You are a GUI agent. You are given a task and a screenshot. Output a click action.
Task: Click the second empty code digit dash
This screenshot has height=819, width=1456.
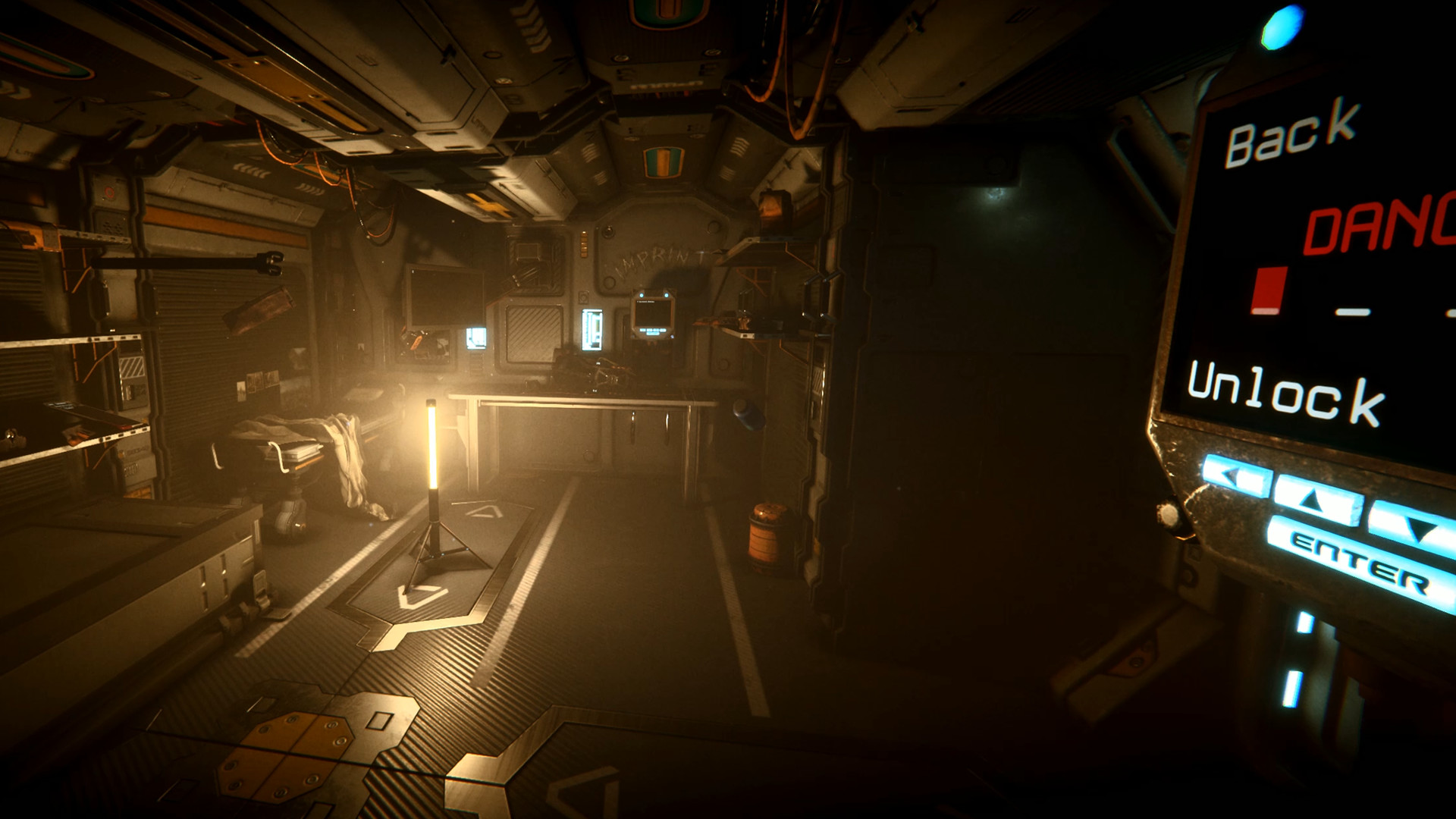pyautogui.click(x=1352, y=312)
